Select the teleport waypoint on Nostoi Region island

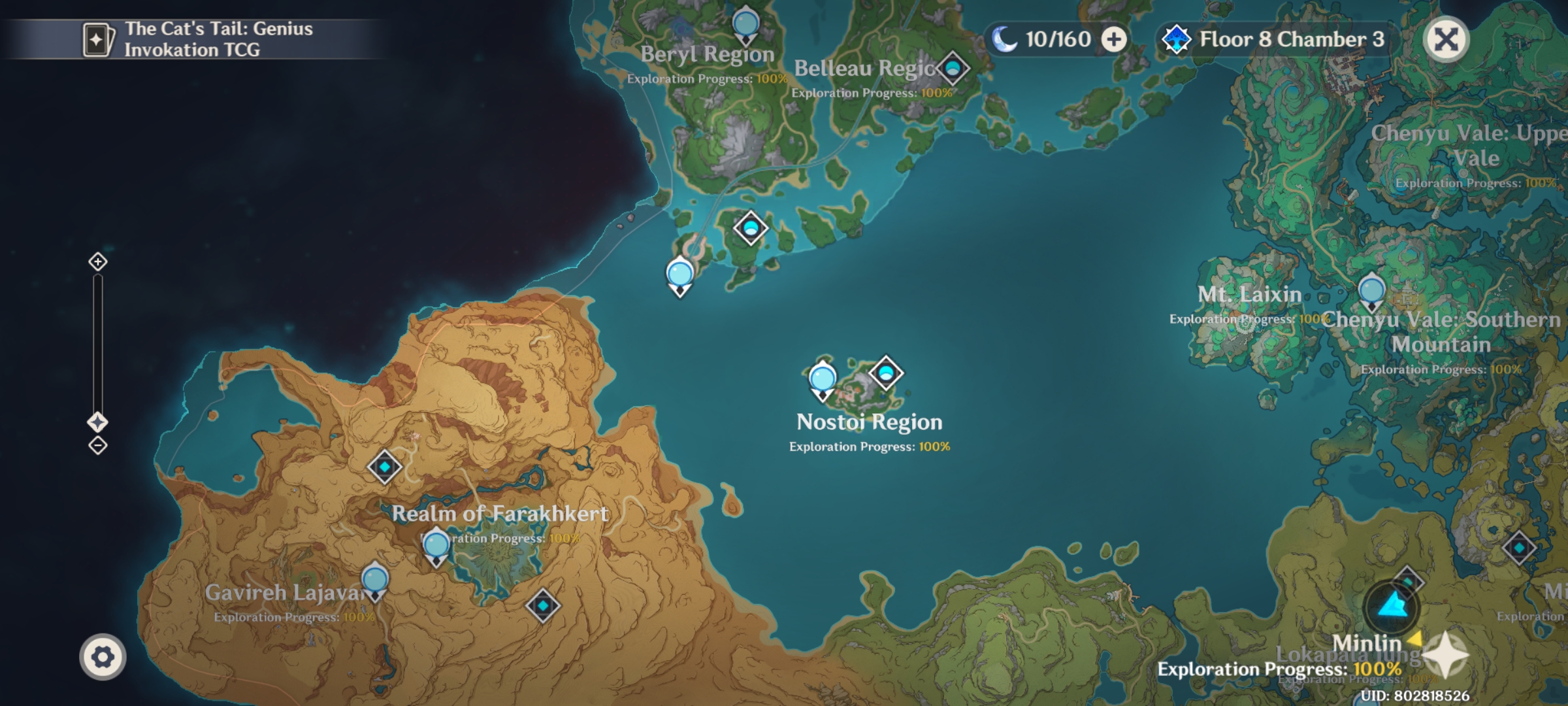click(x=887, y=371)
